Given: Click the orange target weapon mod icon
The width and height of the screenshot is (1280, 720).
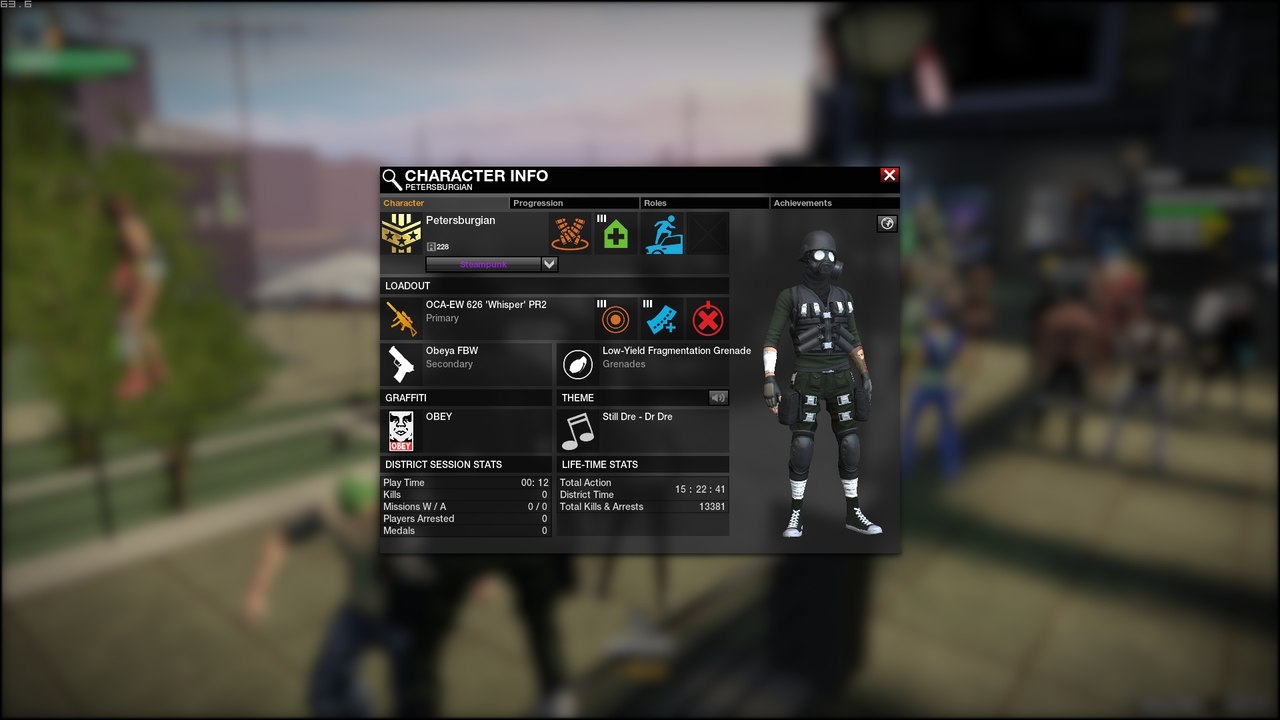Looking at the screenshot, I should tap(615, 320).
